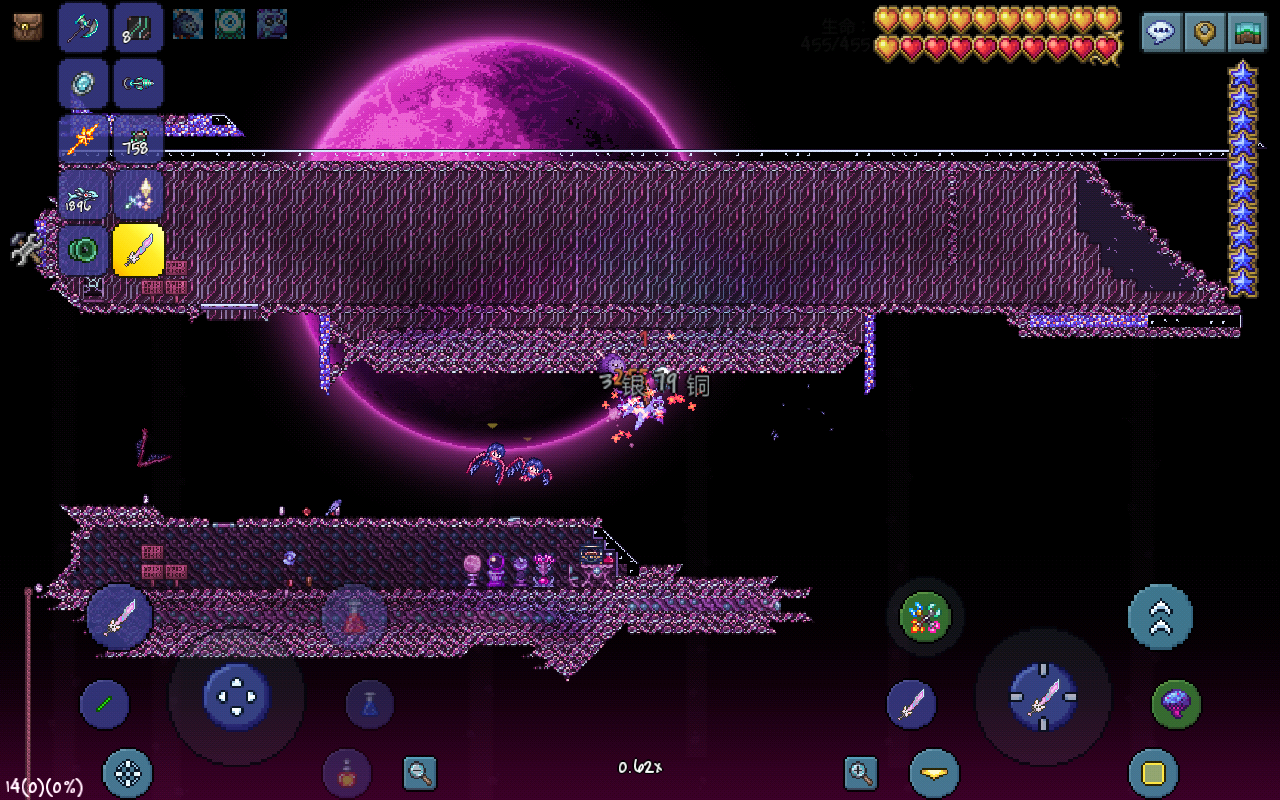Select the drill hotbar slot
Viewport: 1280px width, 800px height.
tap(138, 84)
